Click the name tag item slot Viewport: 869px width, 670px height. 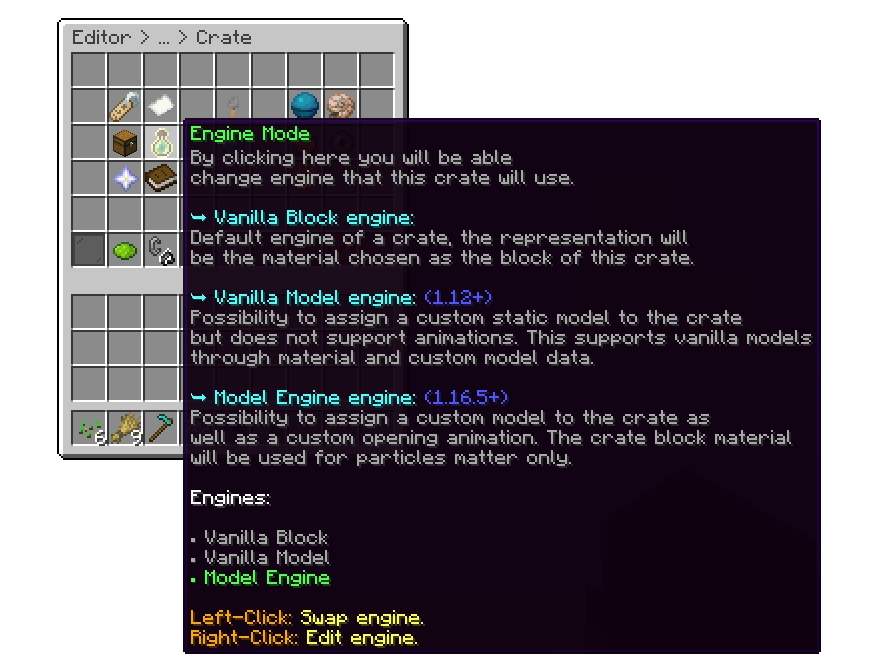click(x=125, y=106)
